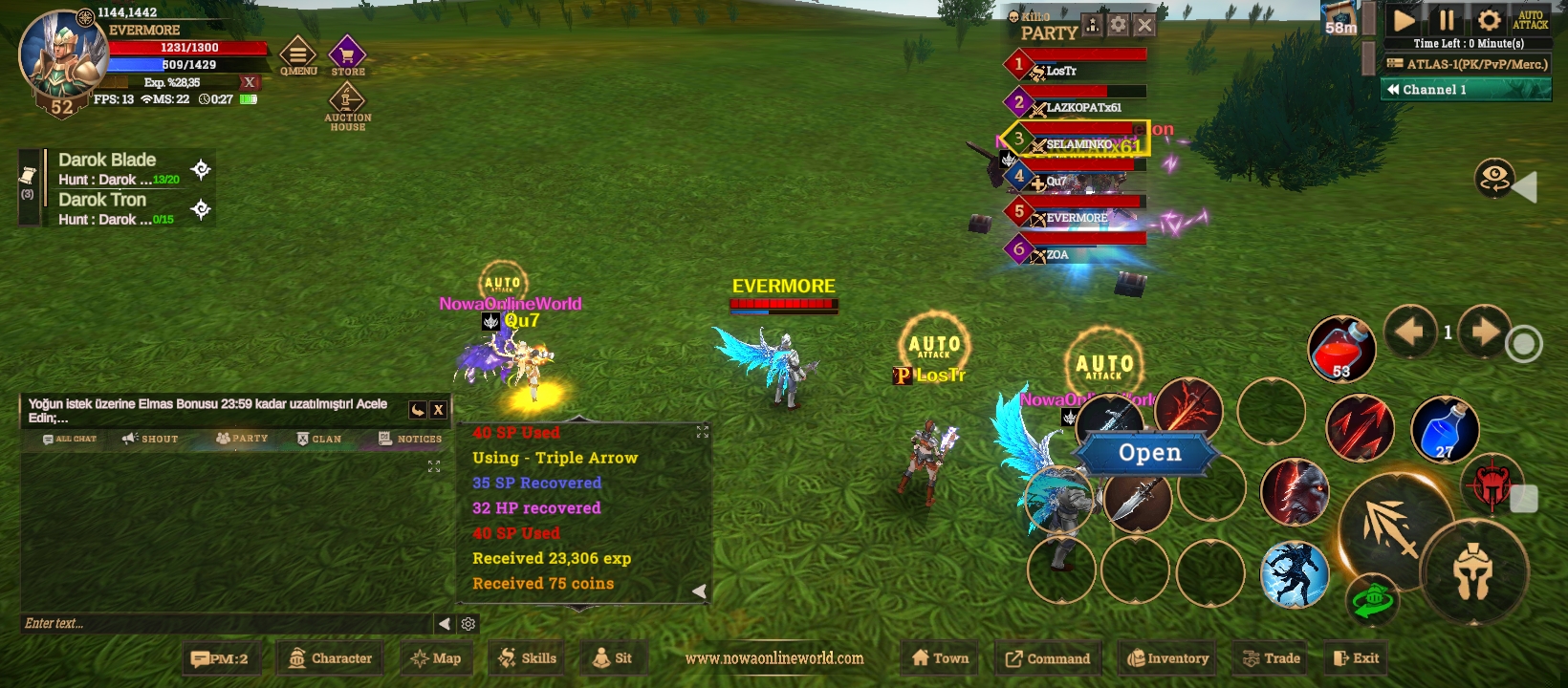The width and height of the screenshot is (1568, 688).
Task: Return to Town
Action: (940, 658)
